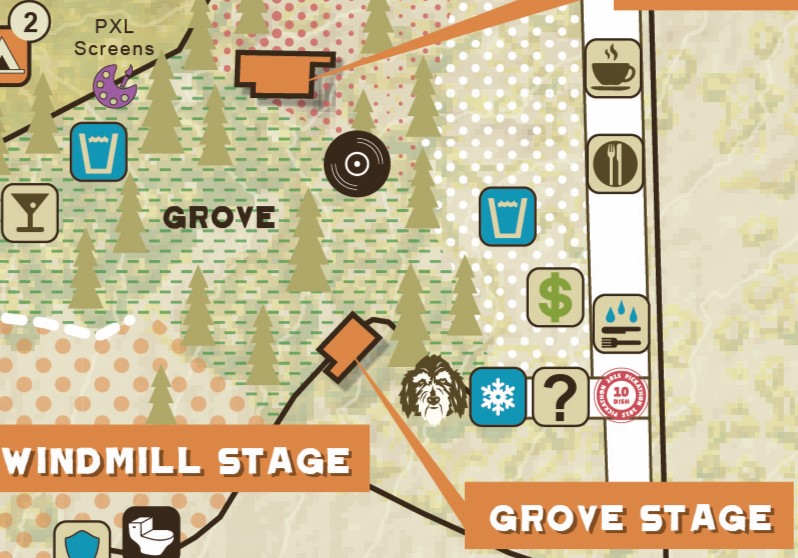Select the Windmill Stage label
The image size is (798, 558).
180,461
